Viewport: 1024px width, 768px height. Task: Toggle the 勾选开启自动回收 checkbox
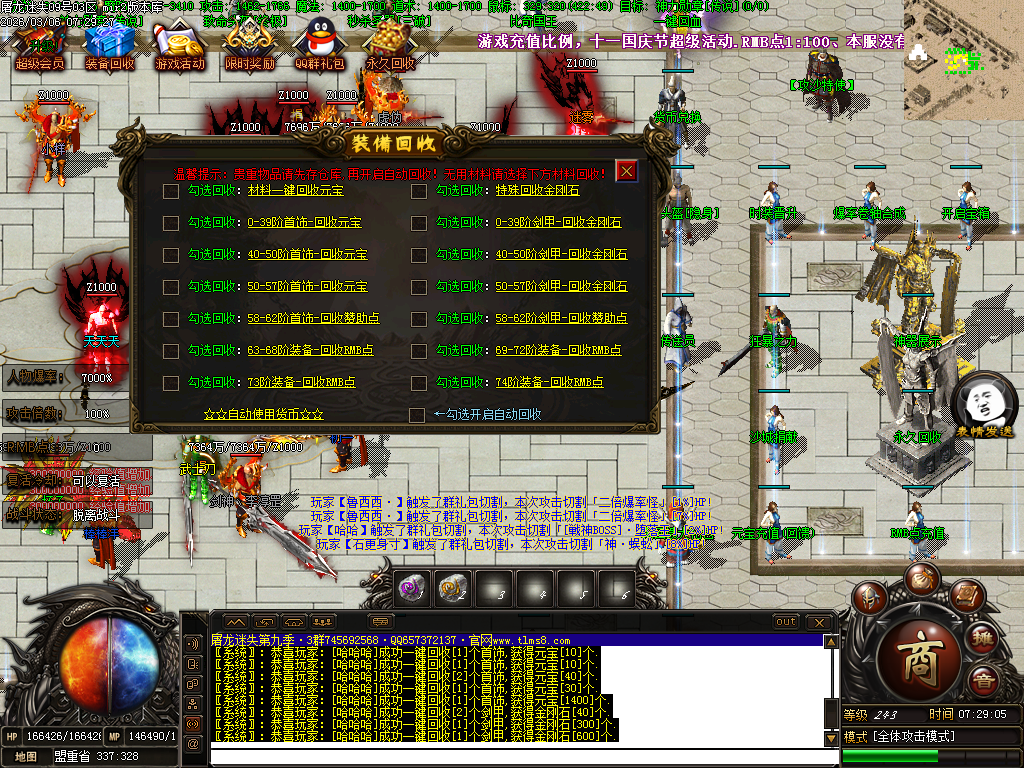[418, 414]
